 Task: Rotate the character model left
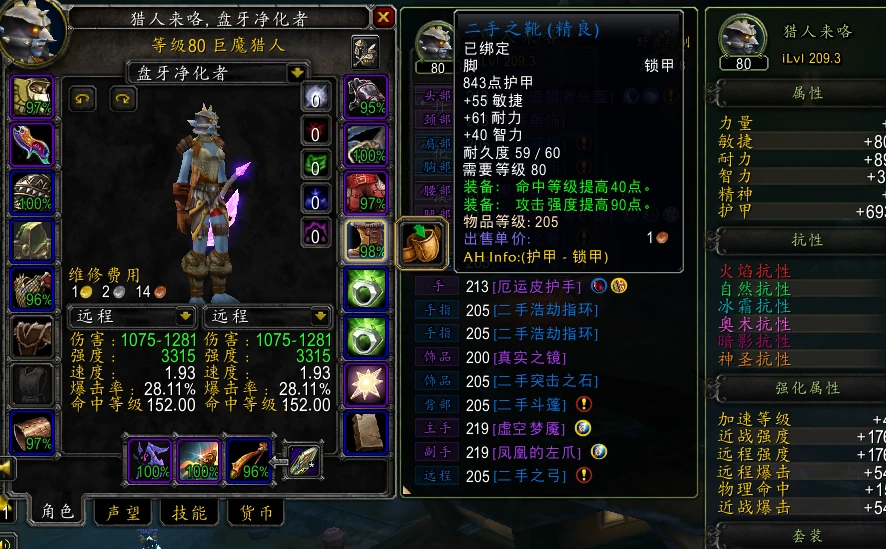pos(82,98)
